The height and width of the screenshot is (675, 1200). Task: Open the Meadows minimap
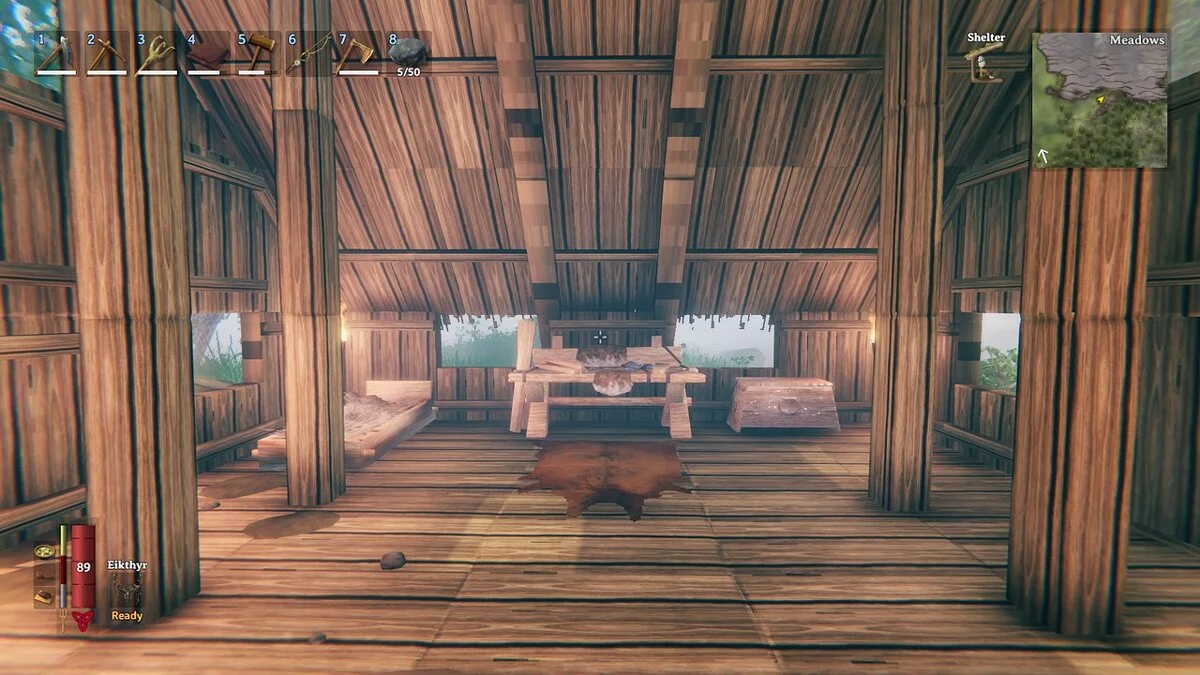tap(1099, 100)
